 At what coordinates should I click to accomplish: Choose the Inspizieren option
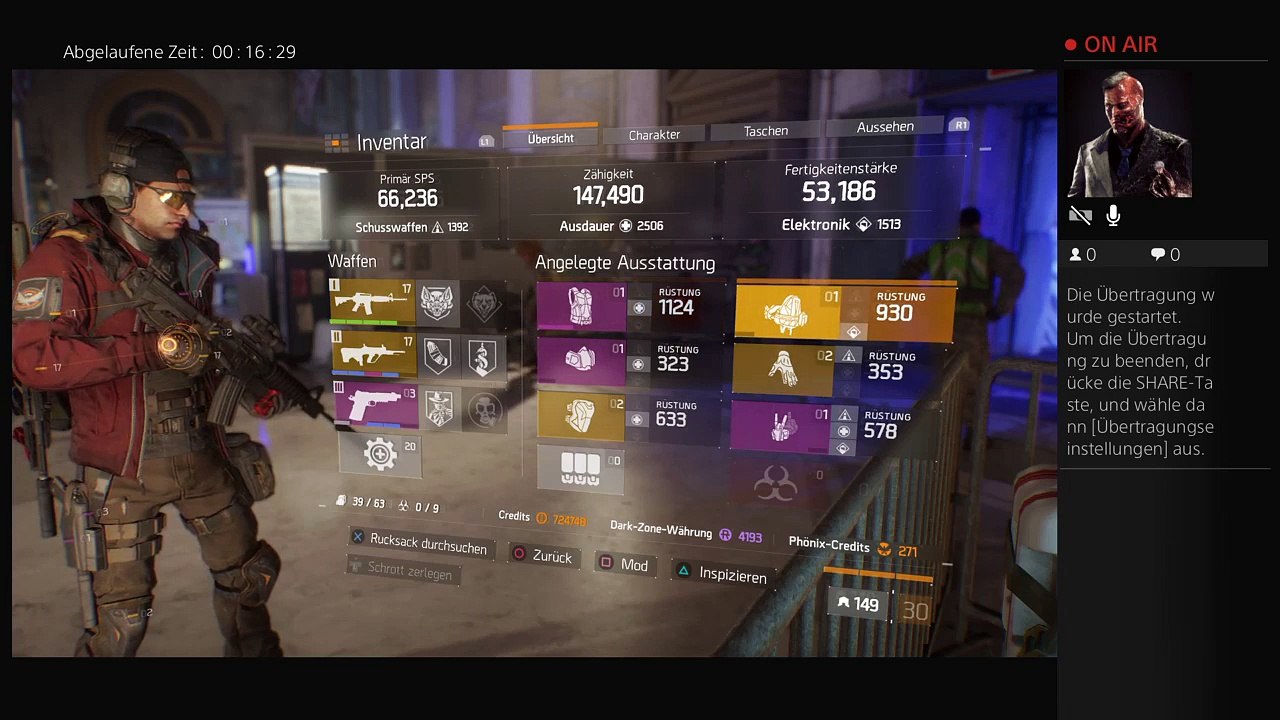(722, 574)
